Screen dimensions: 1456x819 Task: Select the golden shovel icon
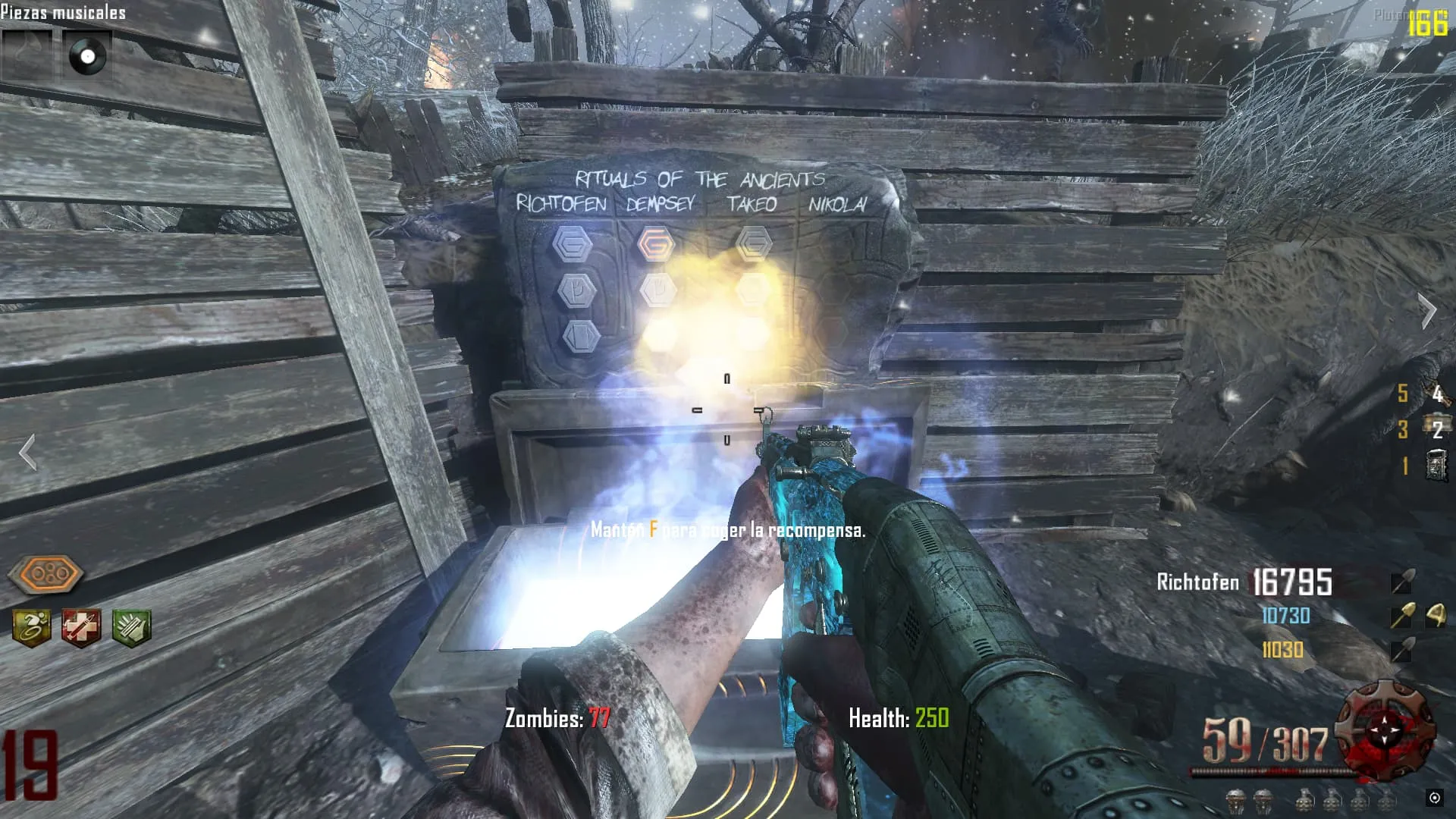click(x=1402, y=616)
